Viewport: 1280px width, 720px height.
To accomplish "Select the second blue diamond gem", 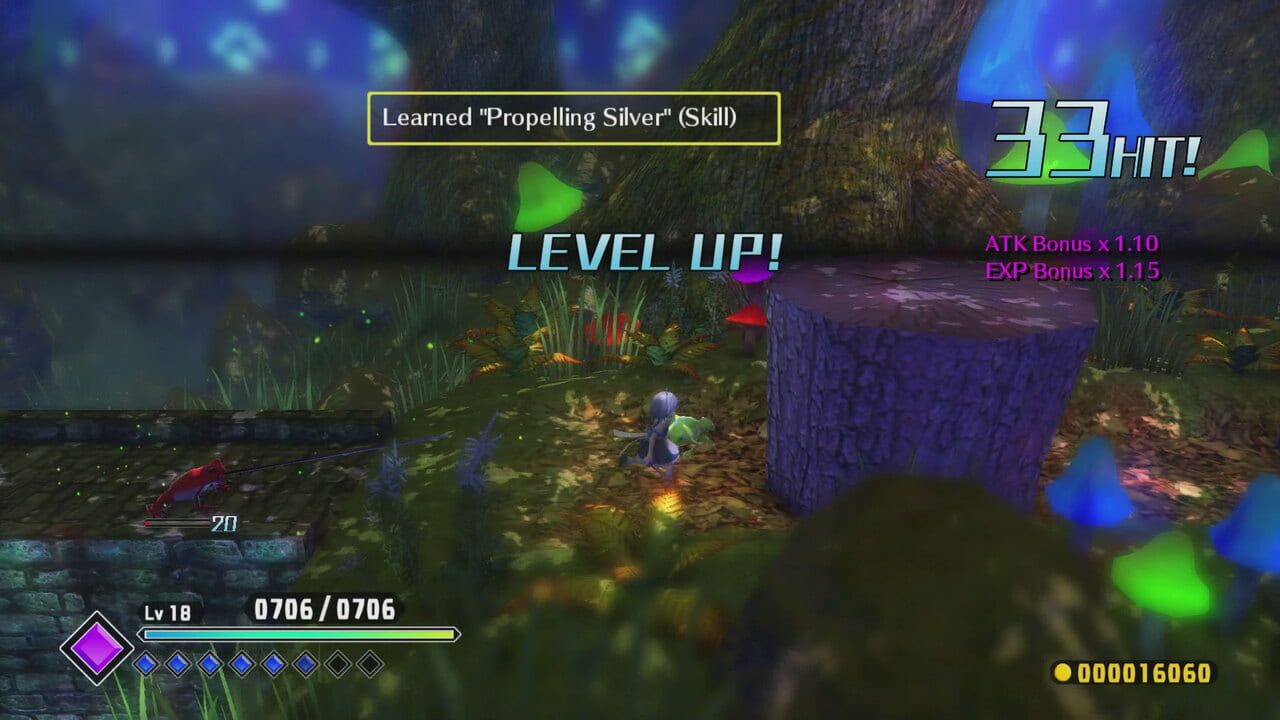I will (x=176, y=662).
